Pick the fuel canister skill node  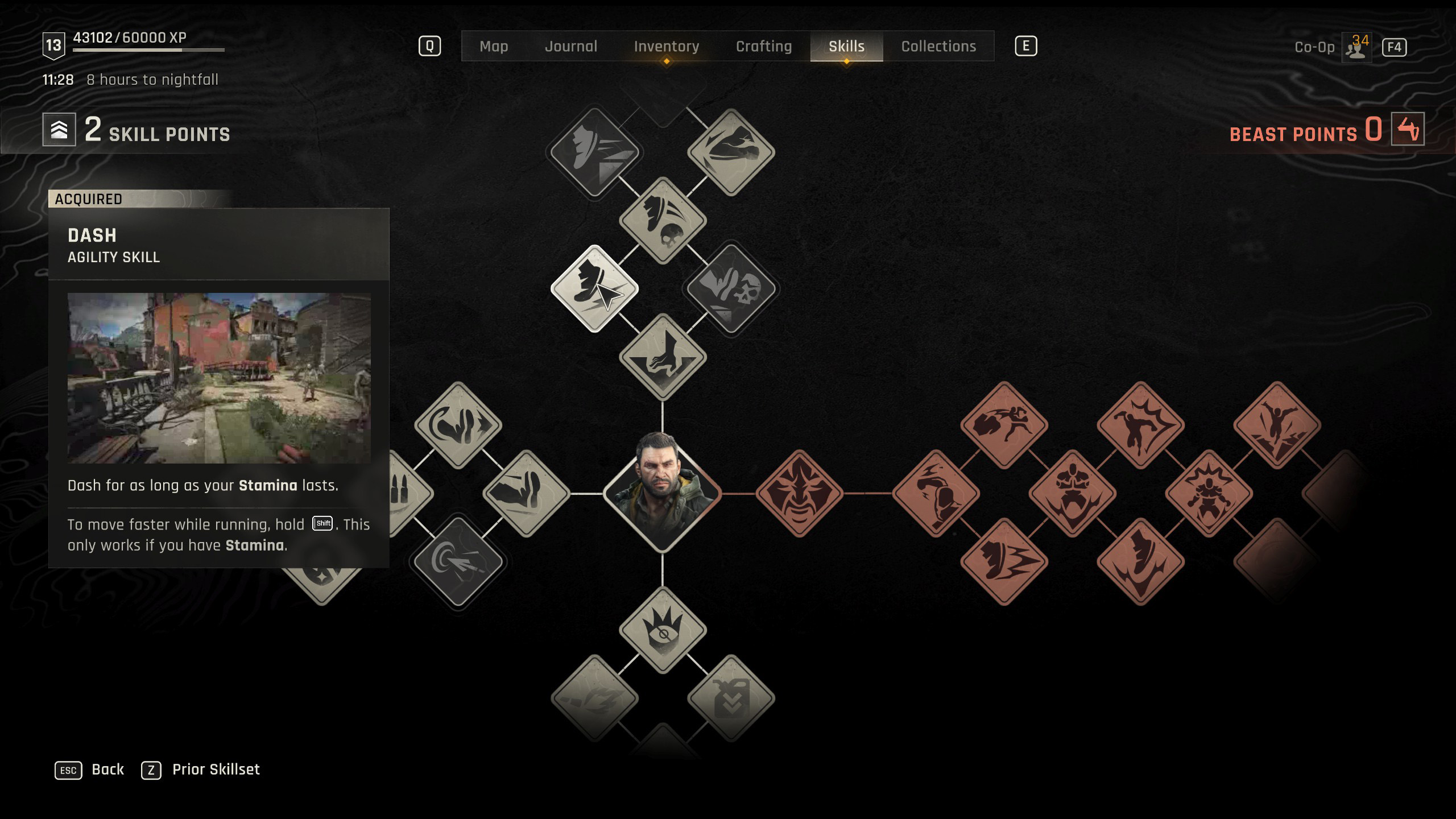point(731,698)
